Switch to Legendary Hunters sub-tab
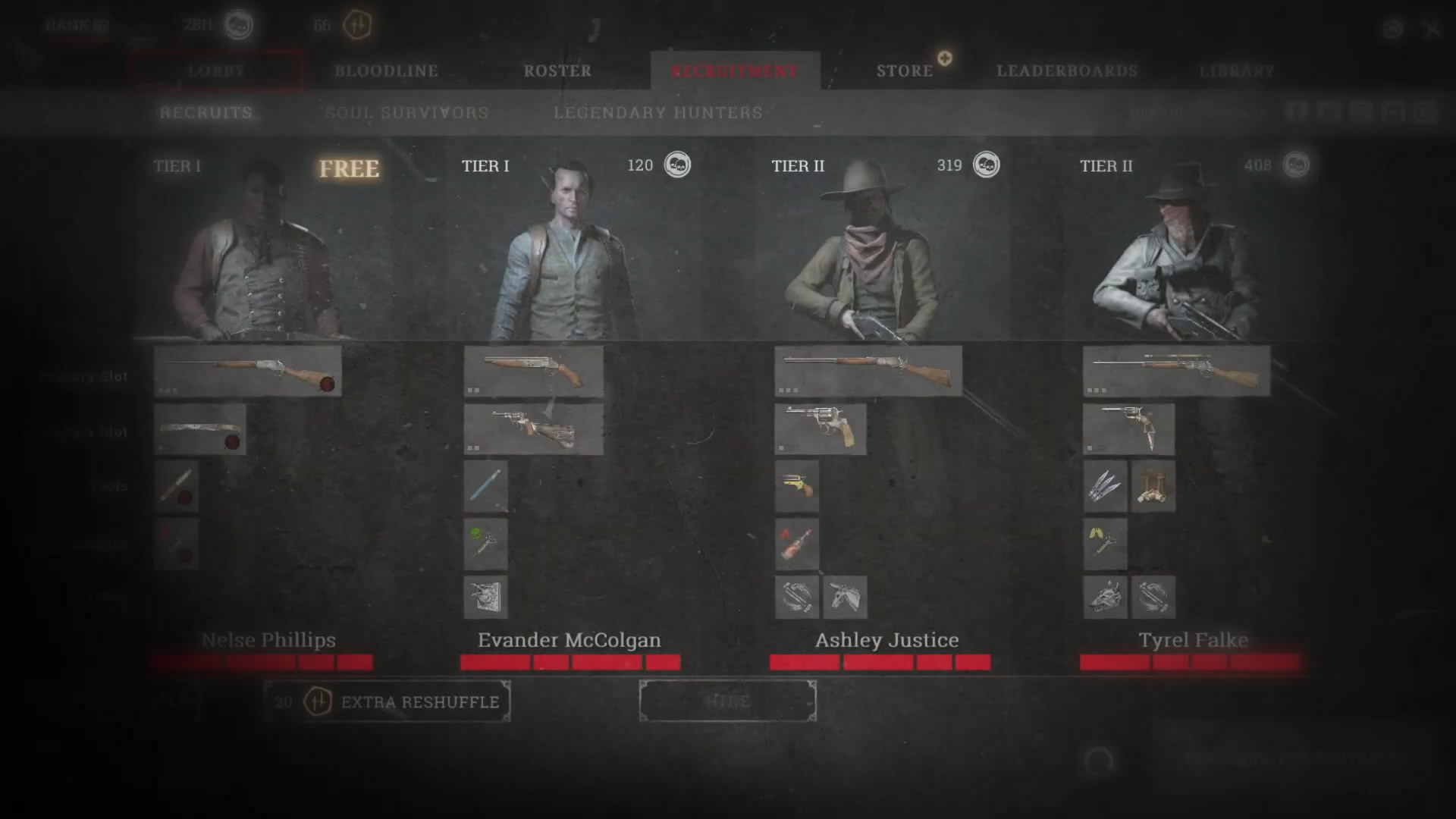Image resolution: width=1456 pixels, height=819 pixels. click(x=658, y=113)
